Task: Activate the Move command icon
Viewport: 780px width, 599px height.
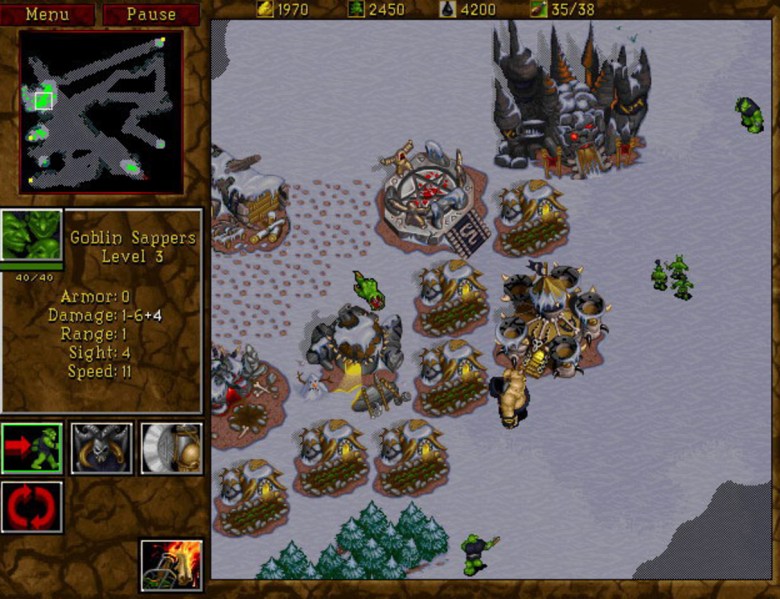Action: coord(31,448)
